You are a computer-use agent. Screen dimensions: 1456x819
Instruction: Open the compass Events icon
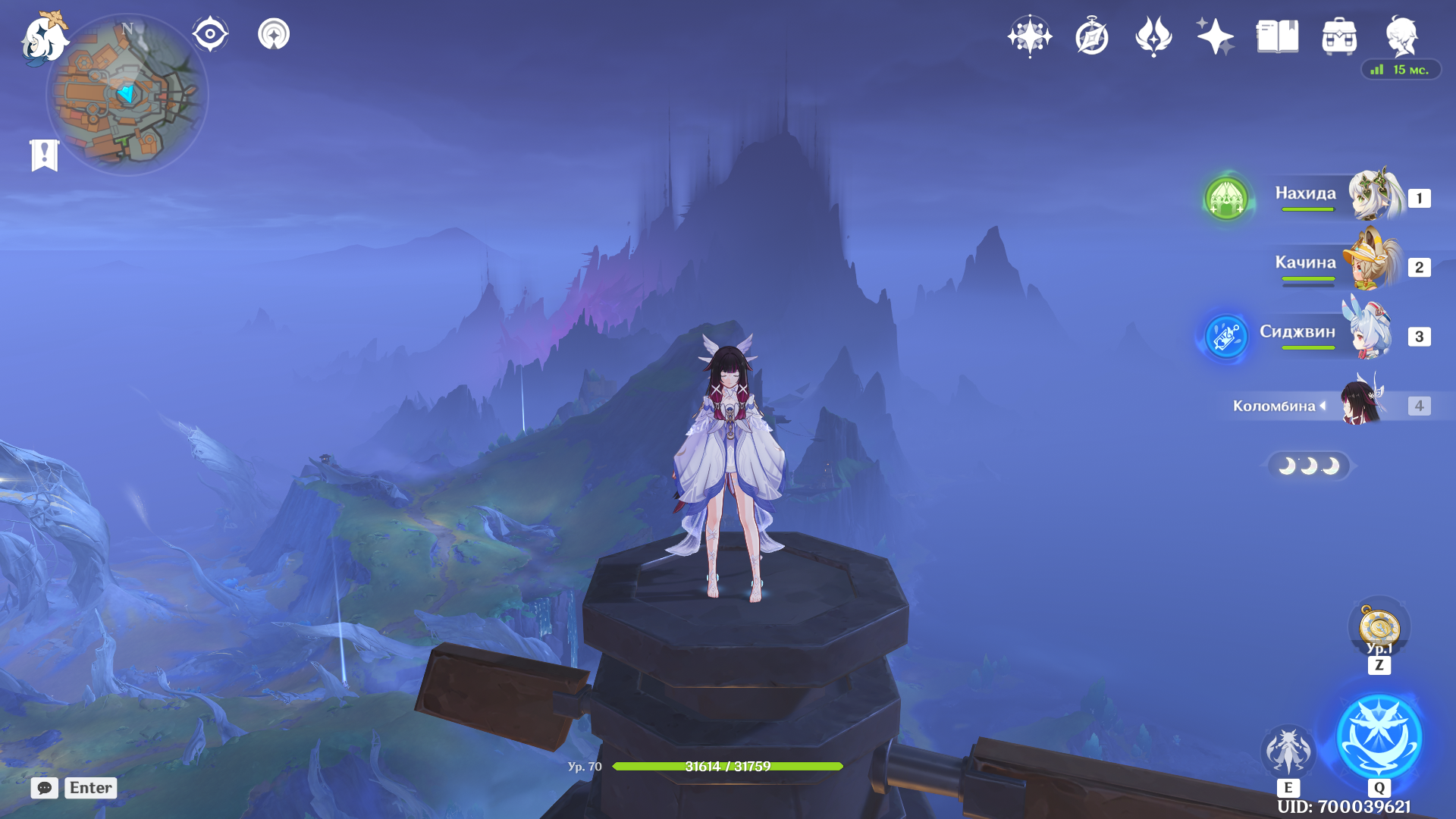click(1092, 36)
